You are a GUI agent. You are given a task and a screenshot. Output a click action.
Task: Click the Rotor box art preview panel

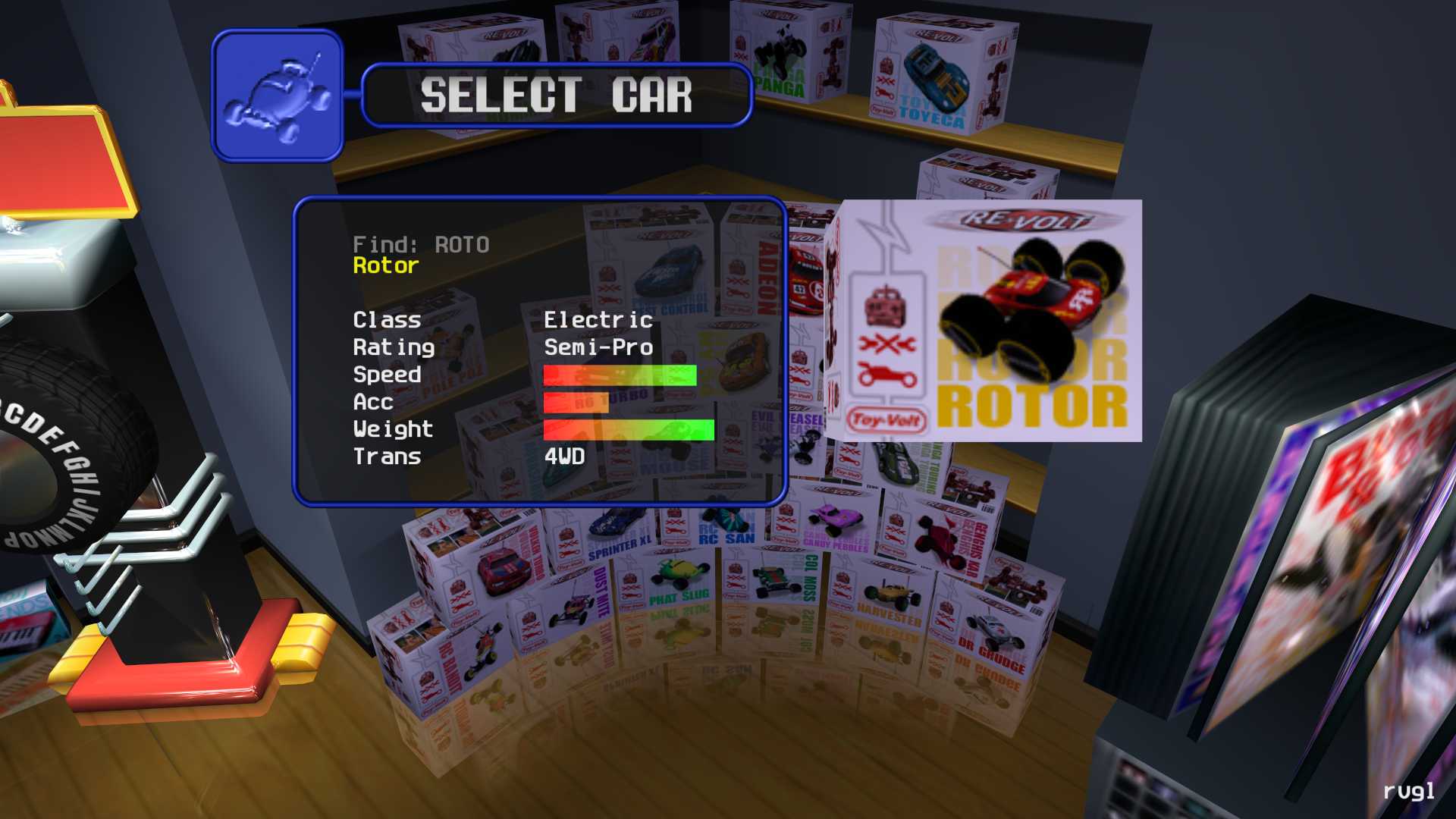coord(990,318)
